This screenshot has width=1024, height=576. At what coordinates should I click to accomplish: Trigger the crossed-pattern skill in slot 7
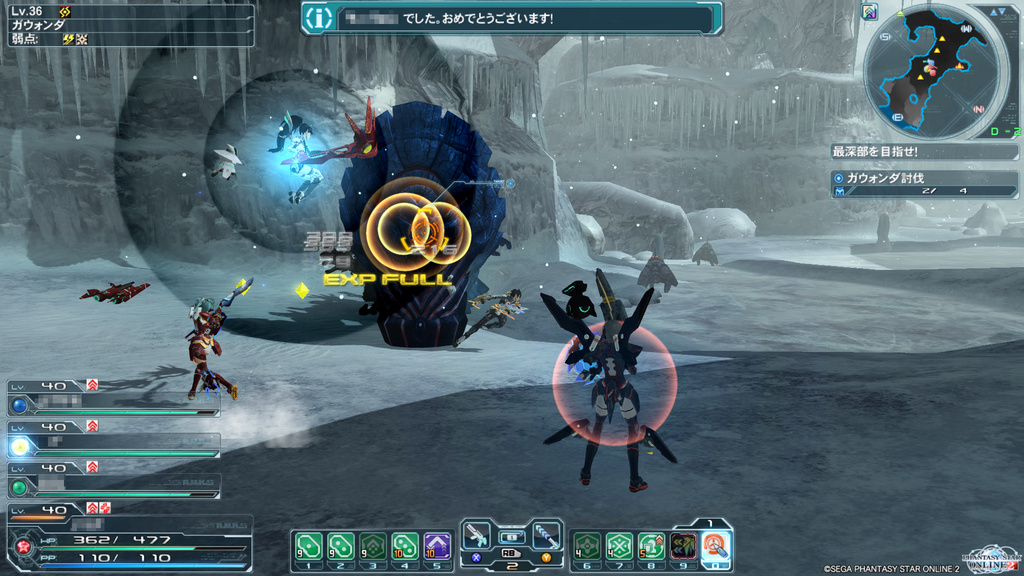(619, 546)
